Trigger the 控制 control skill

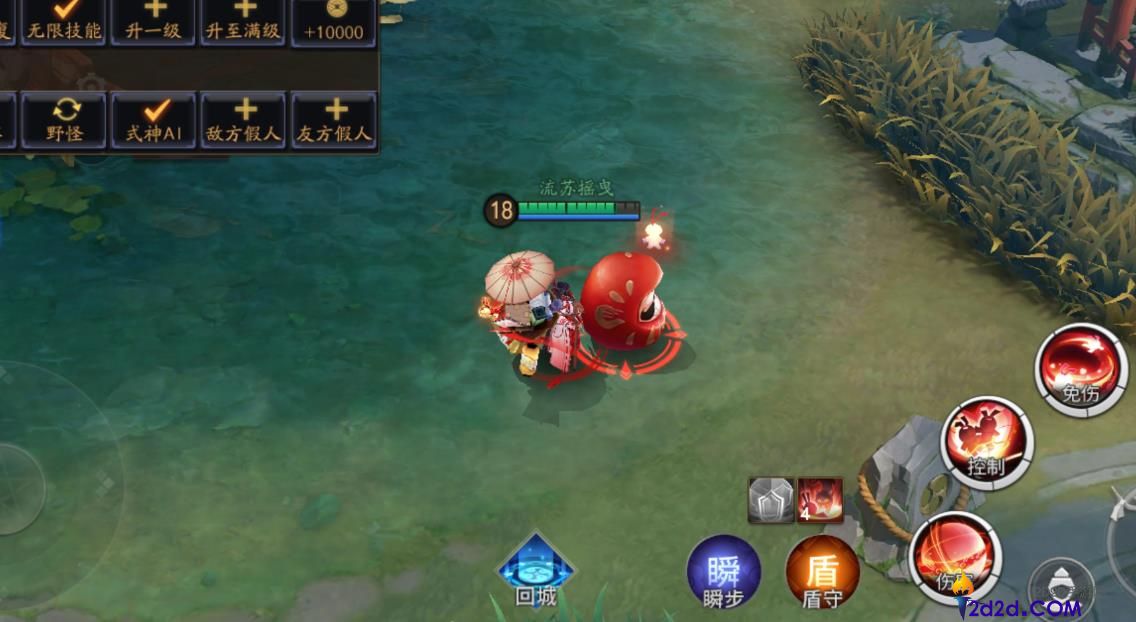(x=986, y=442)
